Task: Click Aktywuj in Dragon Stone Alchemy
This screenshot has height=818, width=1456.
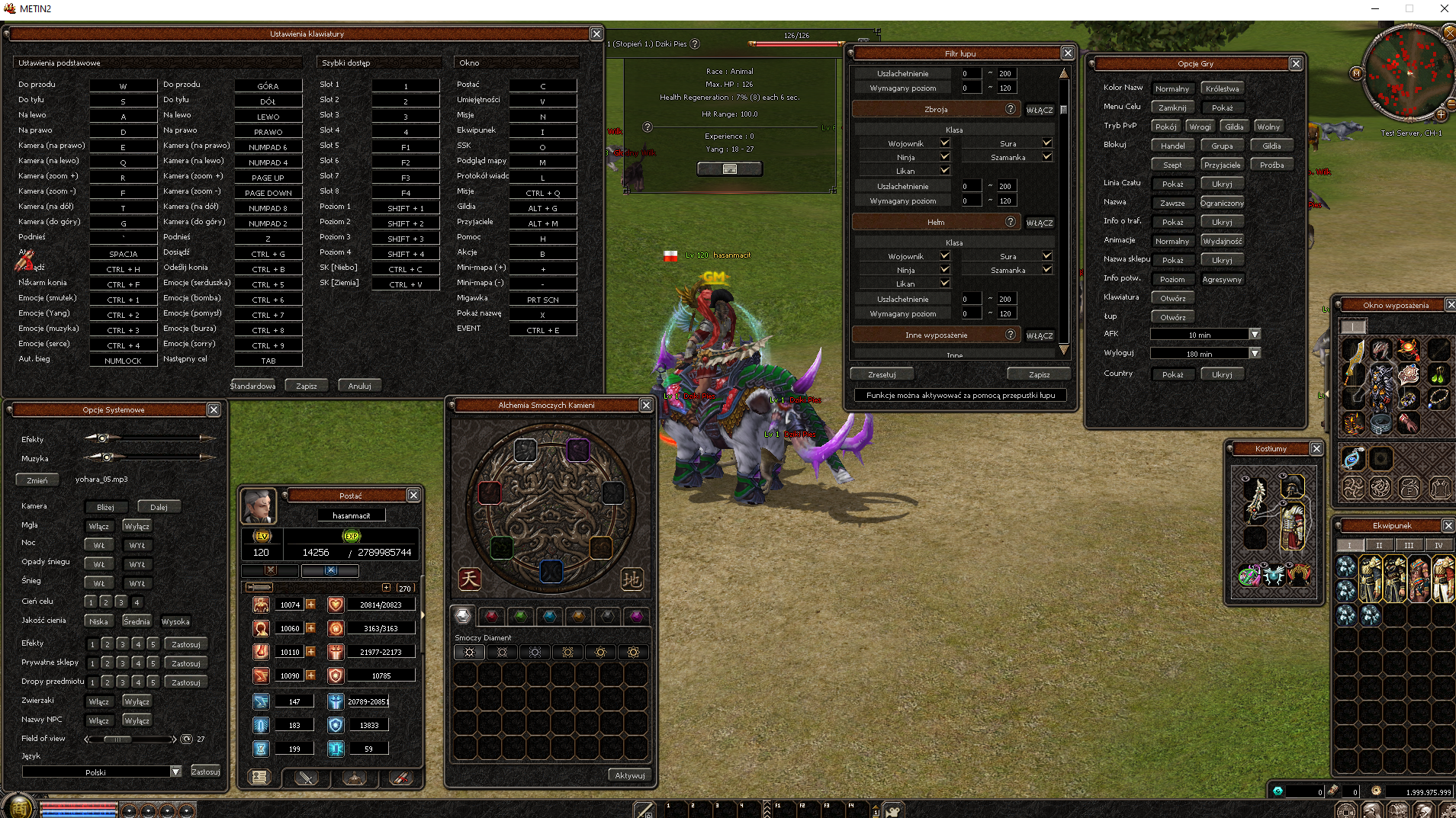Action: (x=629, y=775)
